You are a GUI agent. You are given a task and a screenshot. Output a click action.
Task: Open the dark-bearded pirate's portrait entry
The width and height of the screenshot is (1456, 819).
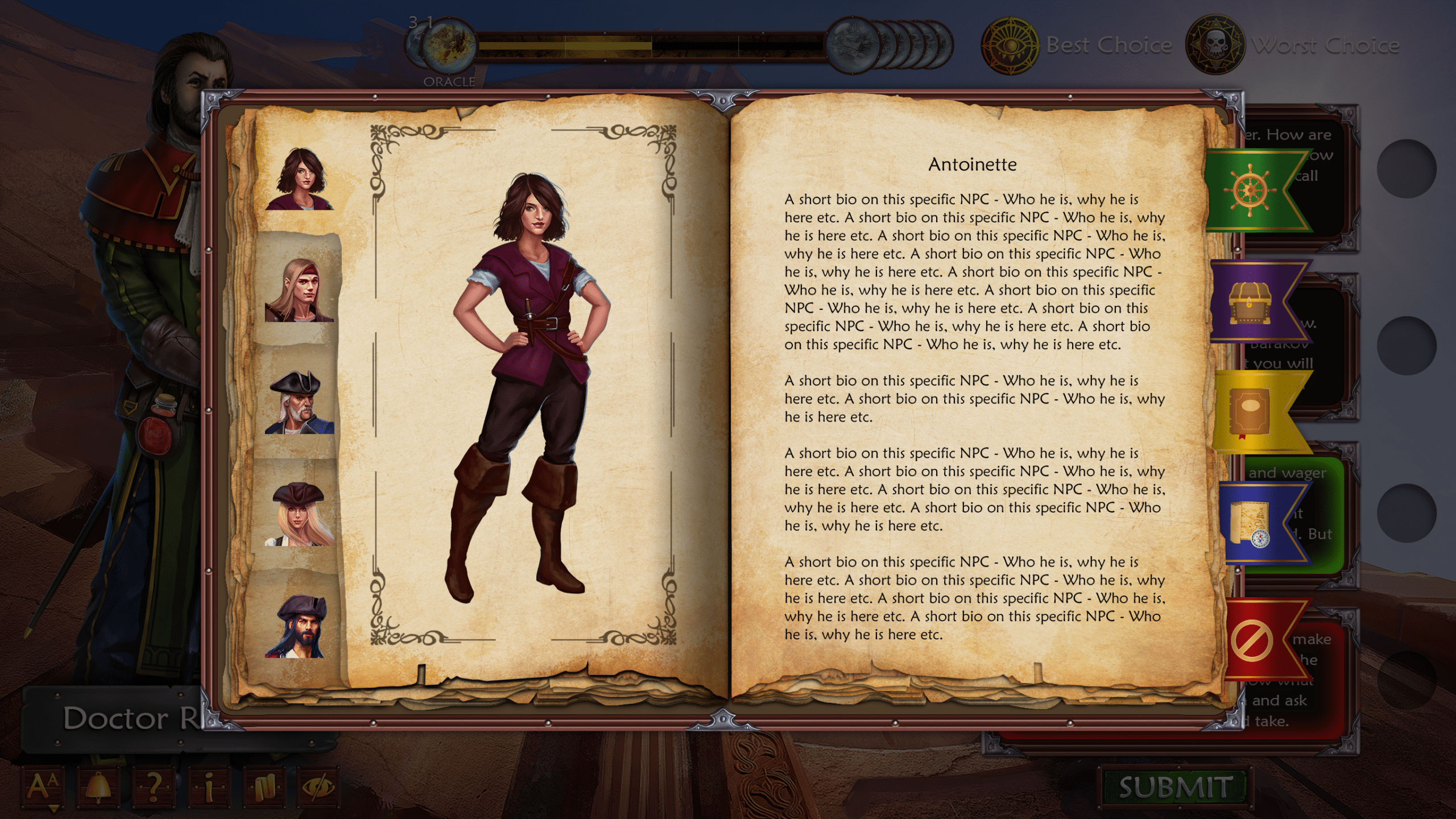coord(300,626)
